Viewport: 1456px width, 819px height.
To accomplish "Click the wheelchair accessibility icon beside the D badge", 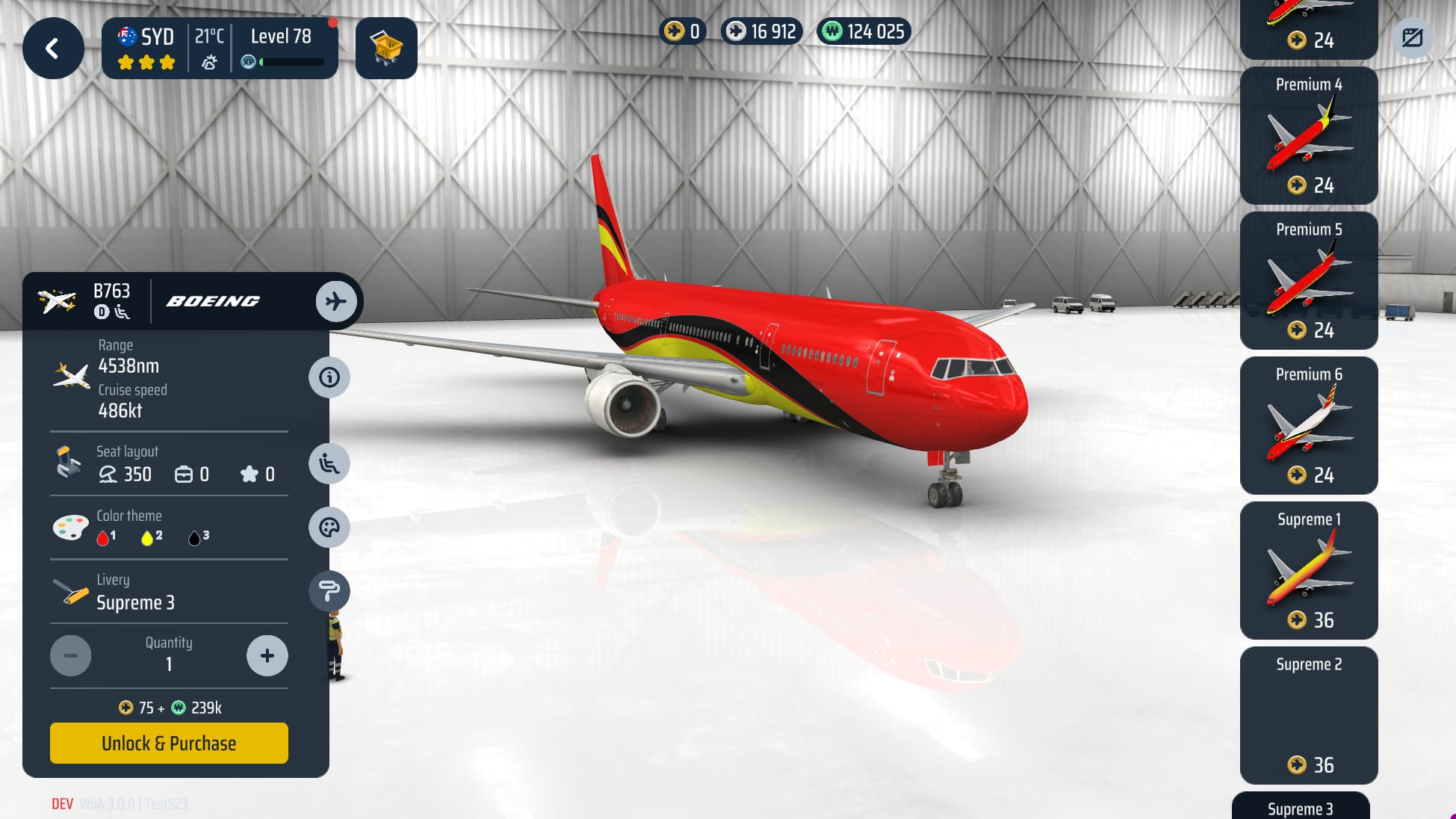I will click(x=123, y=313).
